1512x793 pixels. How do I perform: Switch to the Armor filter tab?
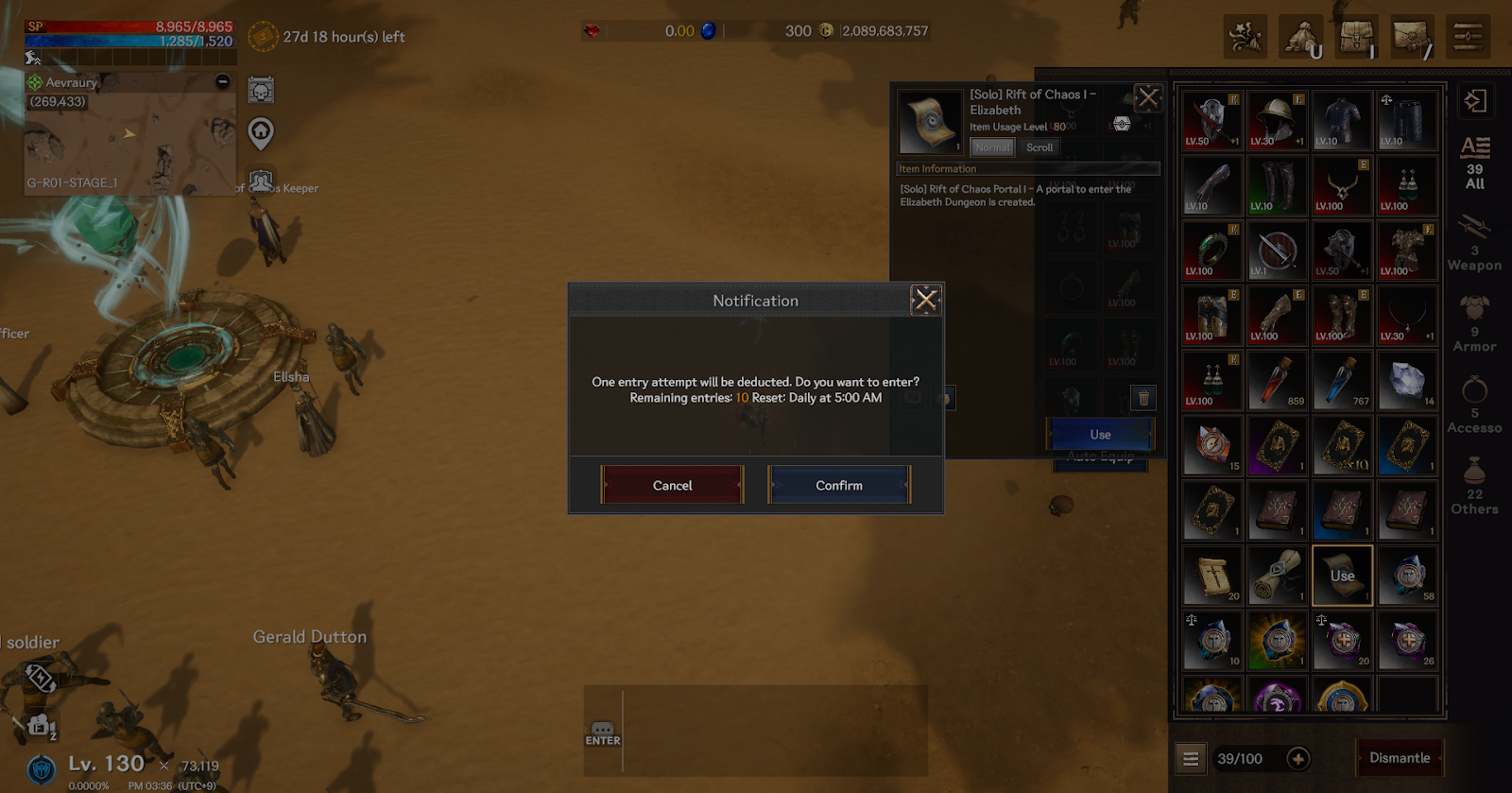1474,325
